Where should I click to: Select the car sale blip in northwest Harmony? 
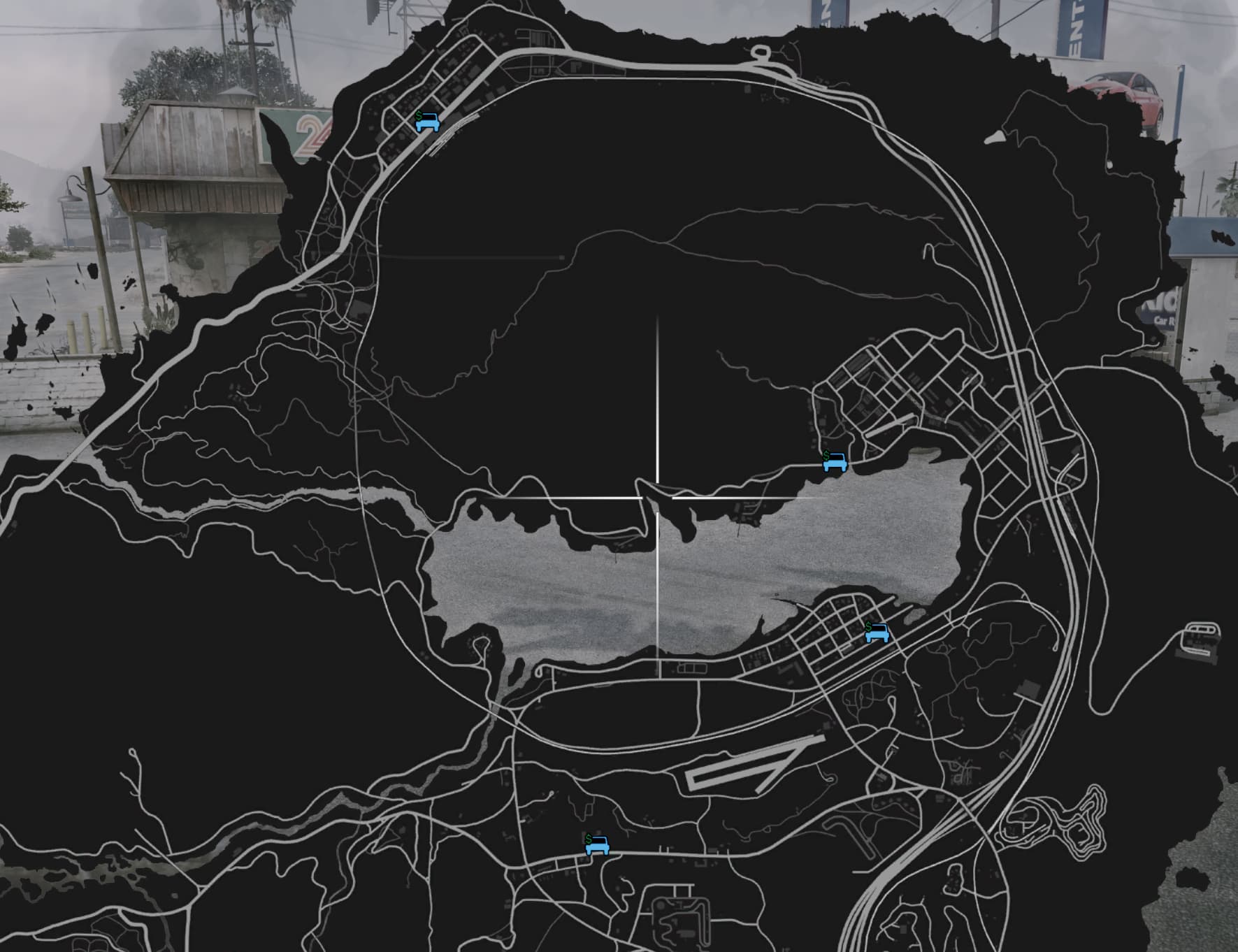[x=427, y=123]
